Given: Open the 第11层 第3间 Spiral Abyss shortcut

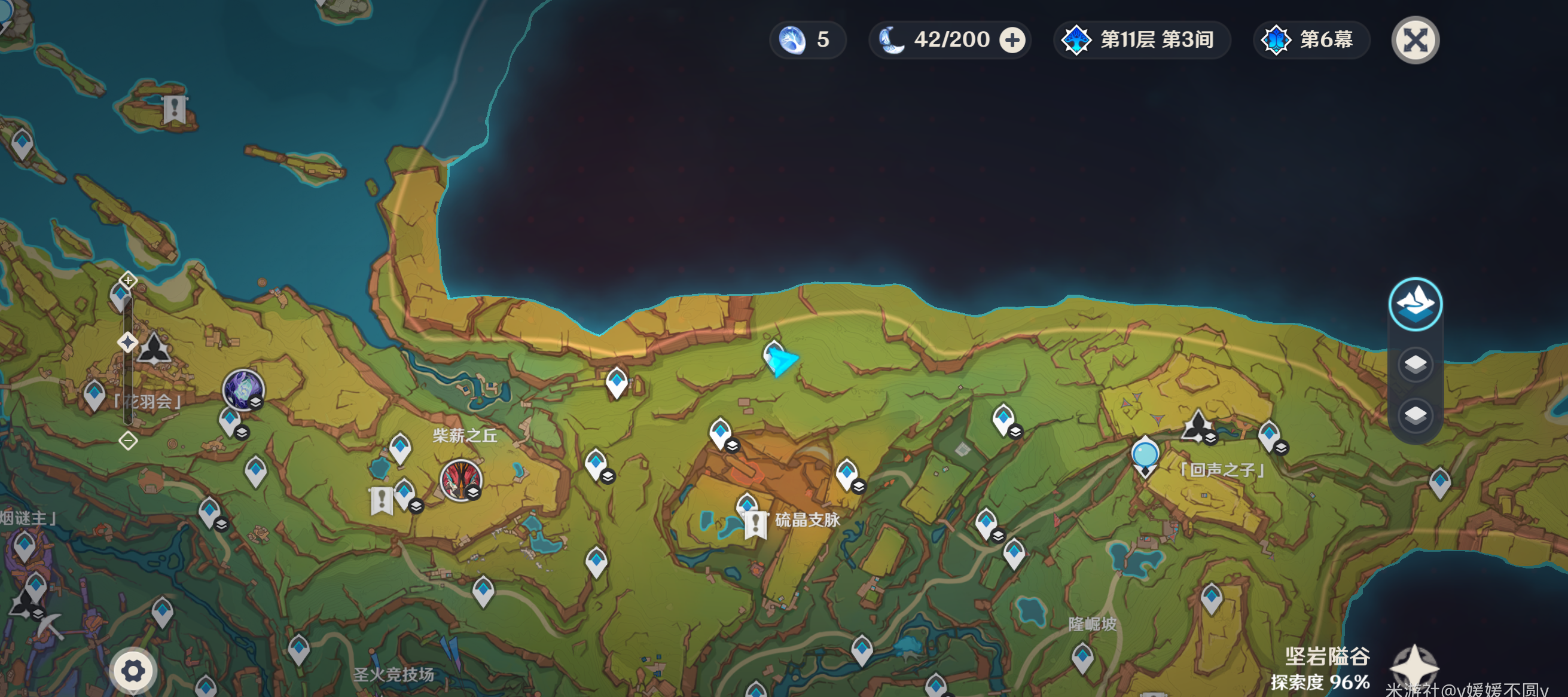Looking at the screenshot, I should click(1142, 41).
